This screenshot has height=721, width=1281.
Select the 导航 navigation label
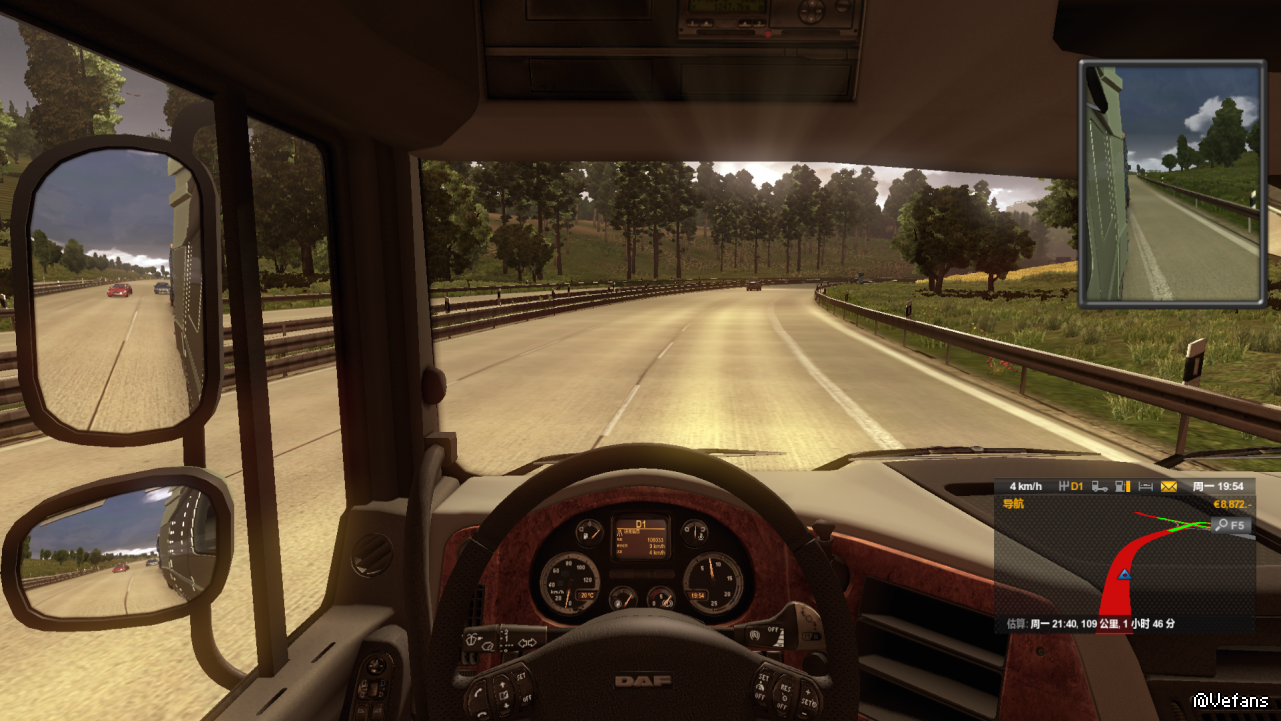click(1013, 504)
